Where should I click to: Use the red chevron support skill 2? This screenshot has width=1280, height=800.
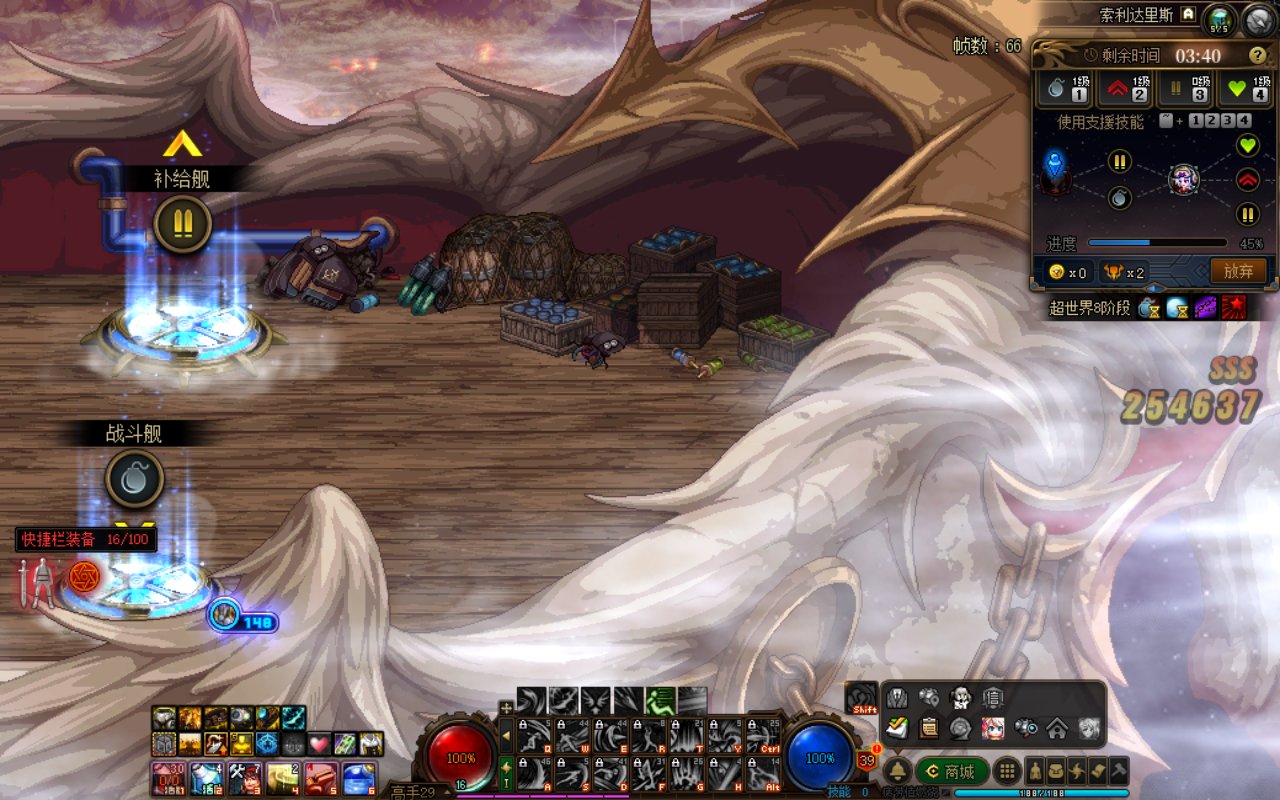(x=1126, y=88)
